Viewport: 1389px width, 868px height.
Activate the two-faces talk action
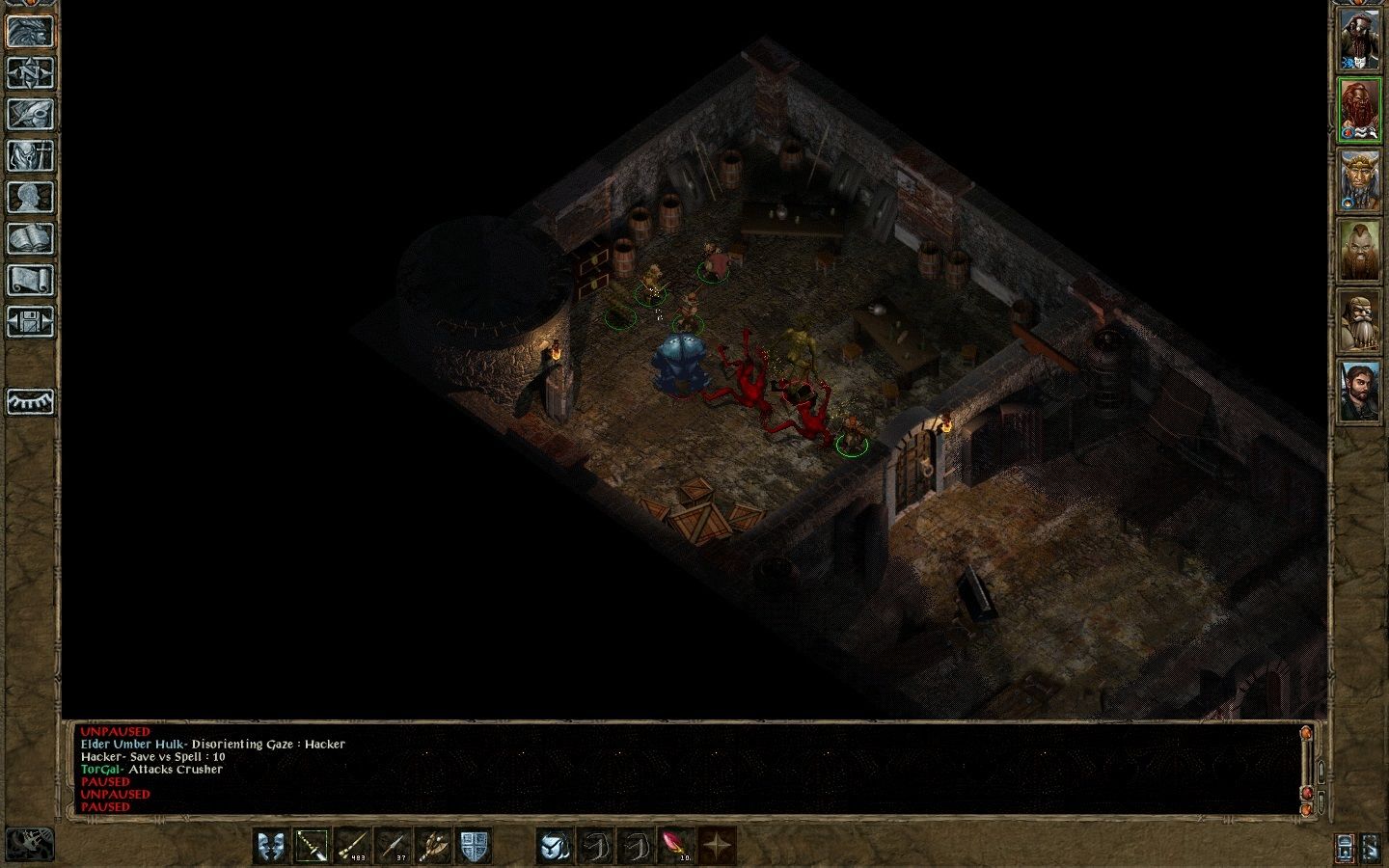[x=271, y=846]
